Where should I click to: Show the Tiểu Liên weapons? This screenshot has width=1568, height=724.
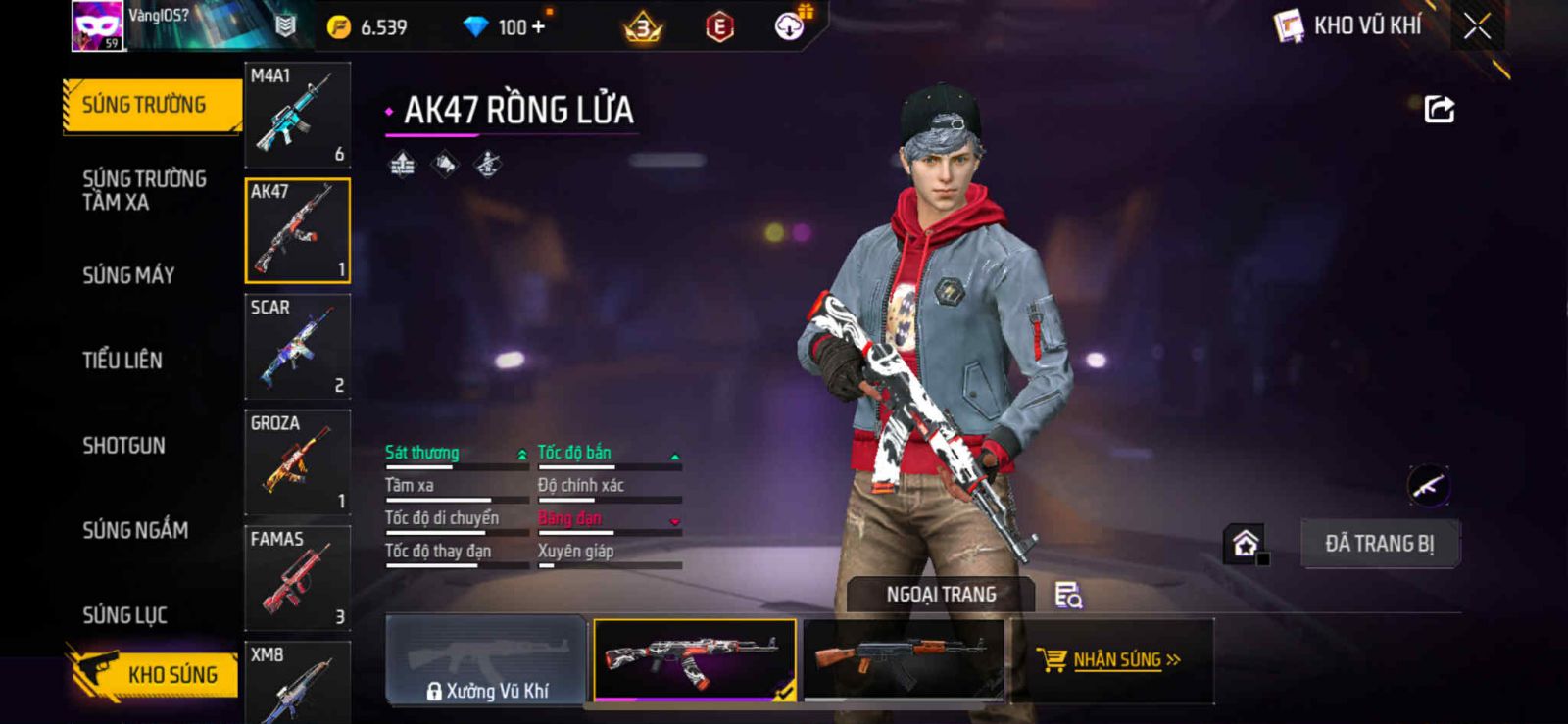[x=122, y=361]
